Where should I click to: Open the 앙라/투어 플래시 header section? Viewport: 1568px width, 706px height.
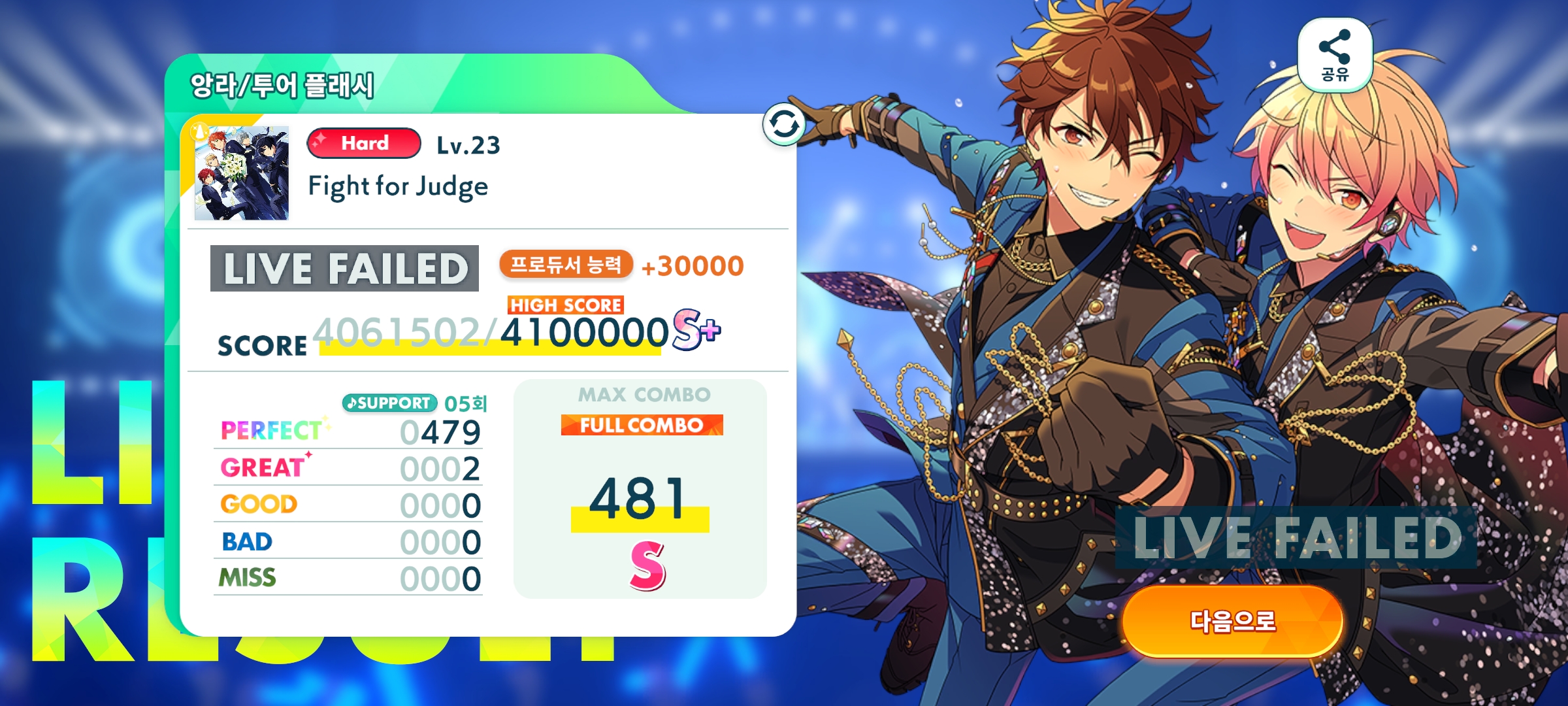click(x=281, y=84)
